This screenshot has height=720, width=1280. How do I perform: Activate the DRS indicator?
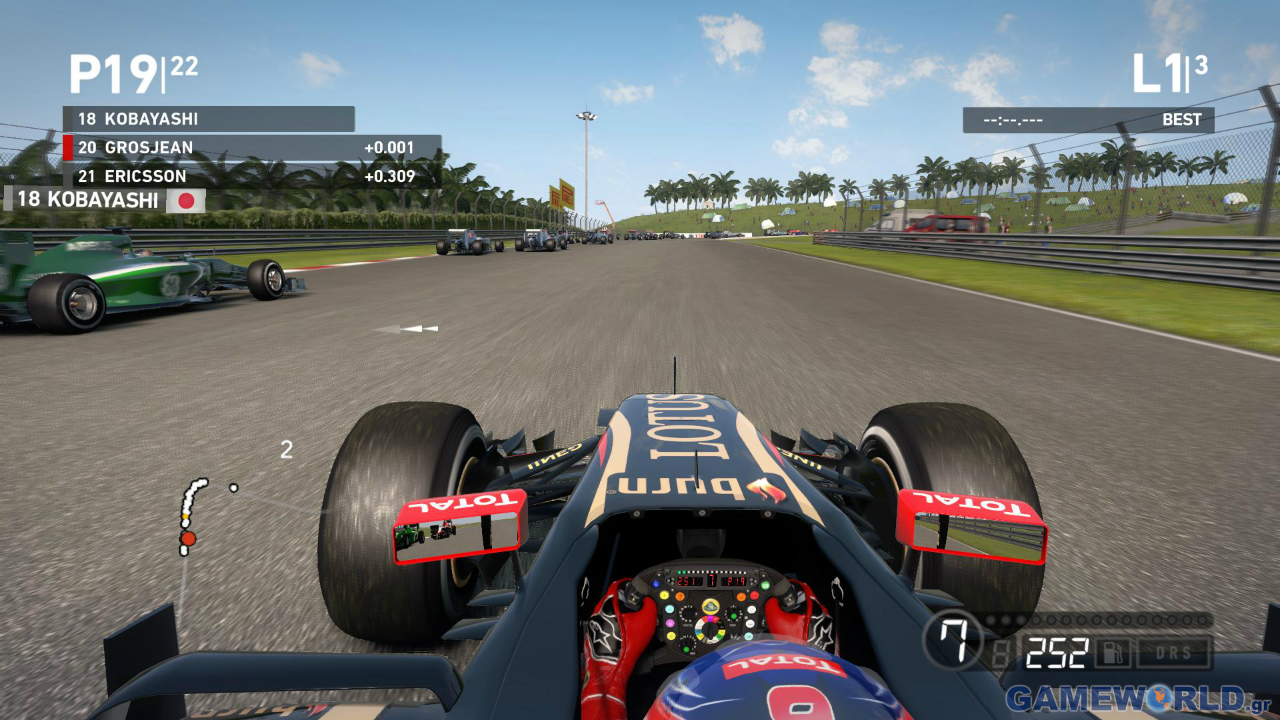(x=1174, y=655)
